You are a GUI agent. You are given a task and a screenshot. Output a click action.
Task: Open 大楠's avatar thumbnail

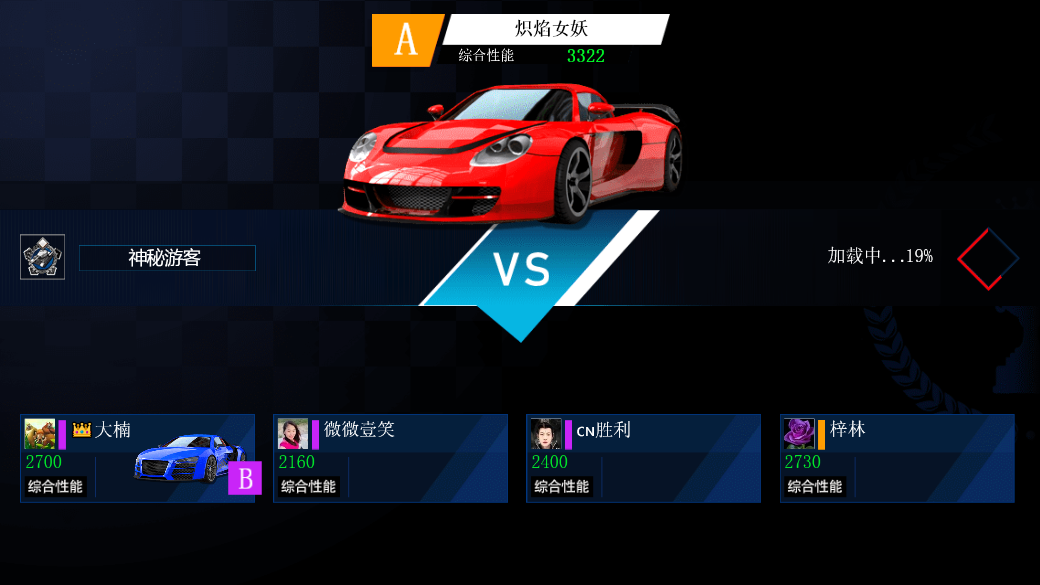(x=40, y=434)
